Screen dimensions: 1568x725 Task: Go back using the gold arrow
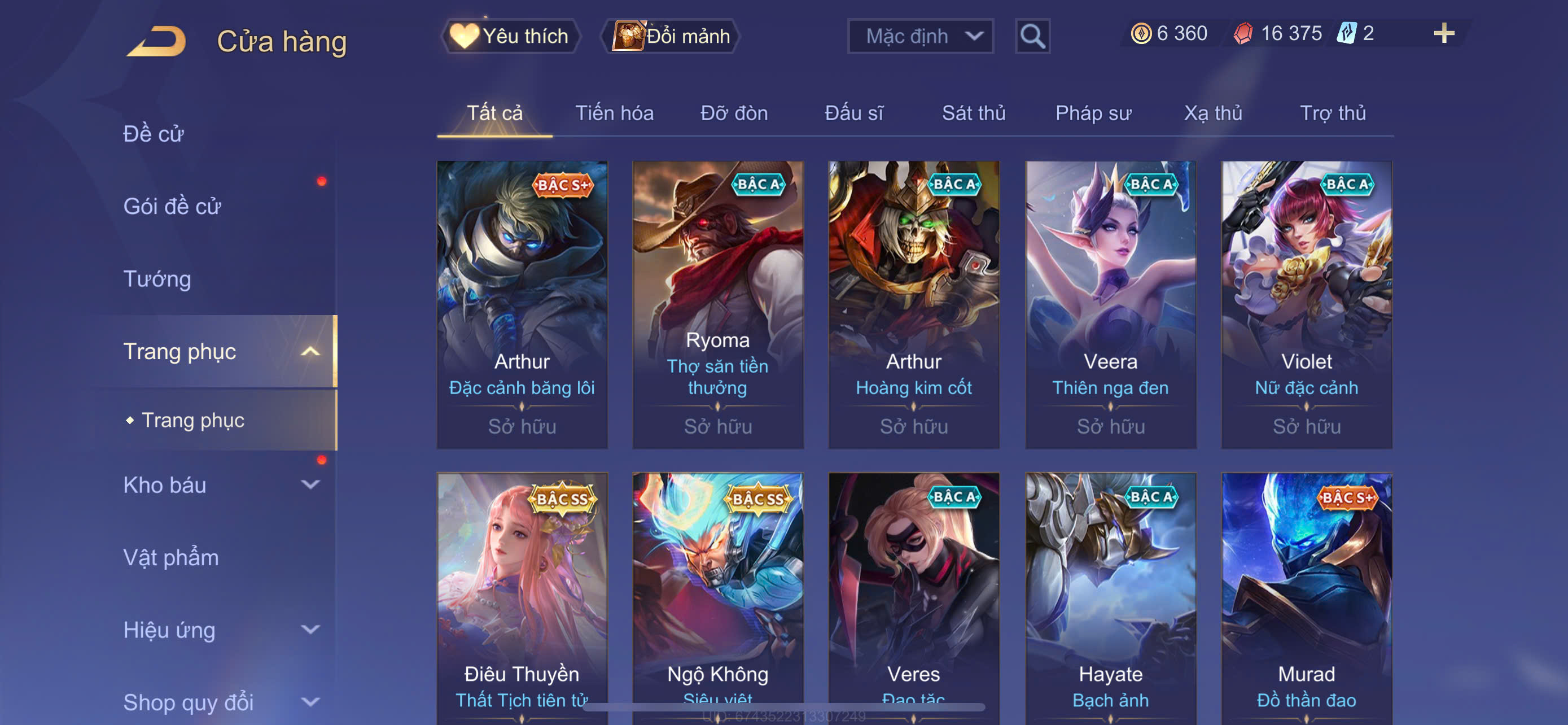[x=156, y=41]
